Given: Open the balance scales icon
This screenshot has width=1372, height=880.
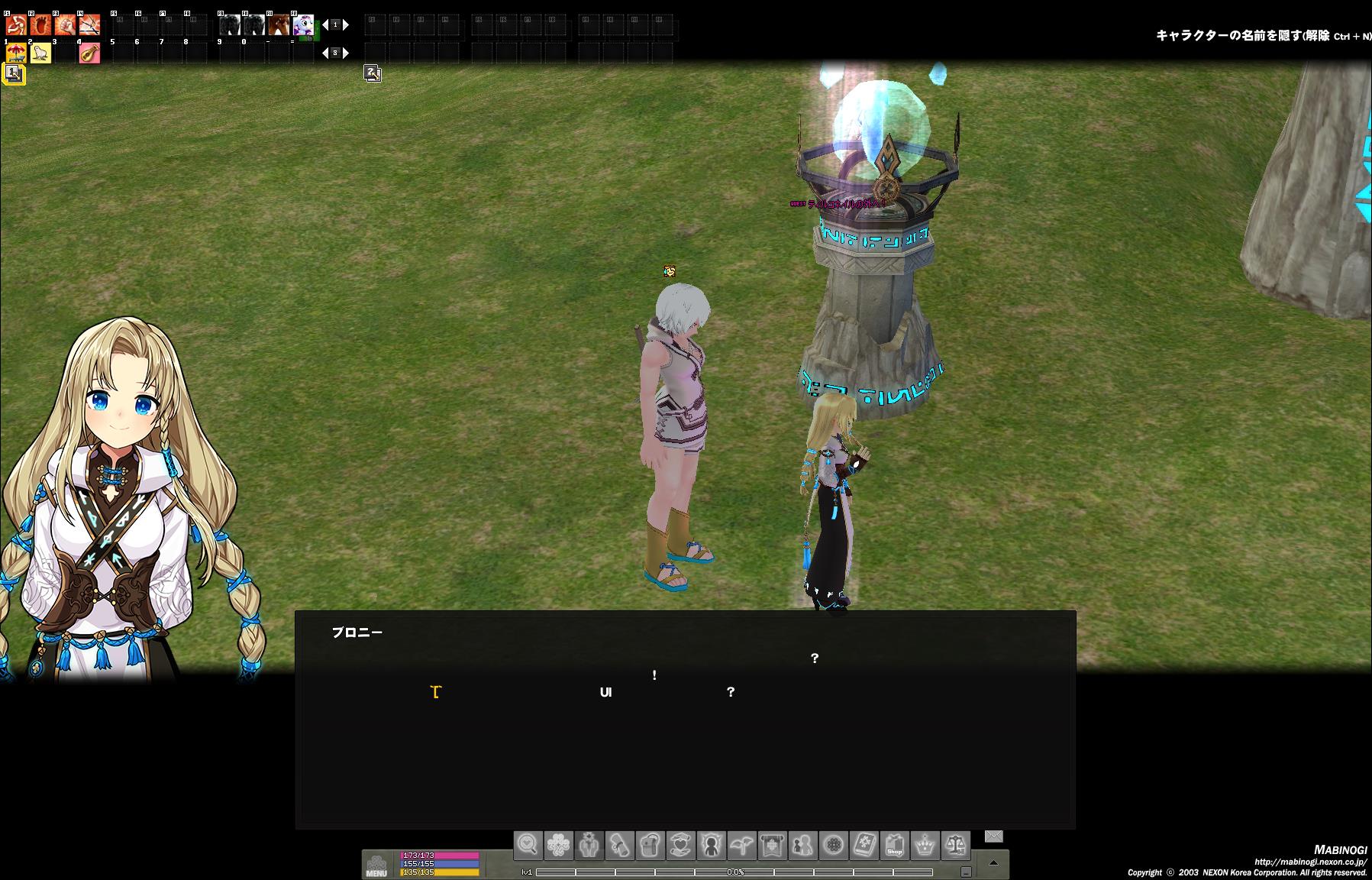Looking at the screenshot, I should (x=955, y=846).
